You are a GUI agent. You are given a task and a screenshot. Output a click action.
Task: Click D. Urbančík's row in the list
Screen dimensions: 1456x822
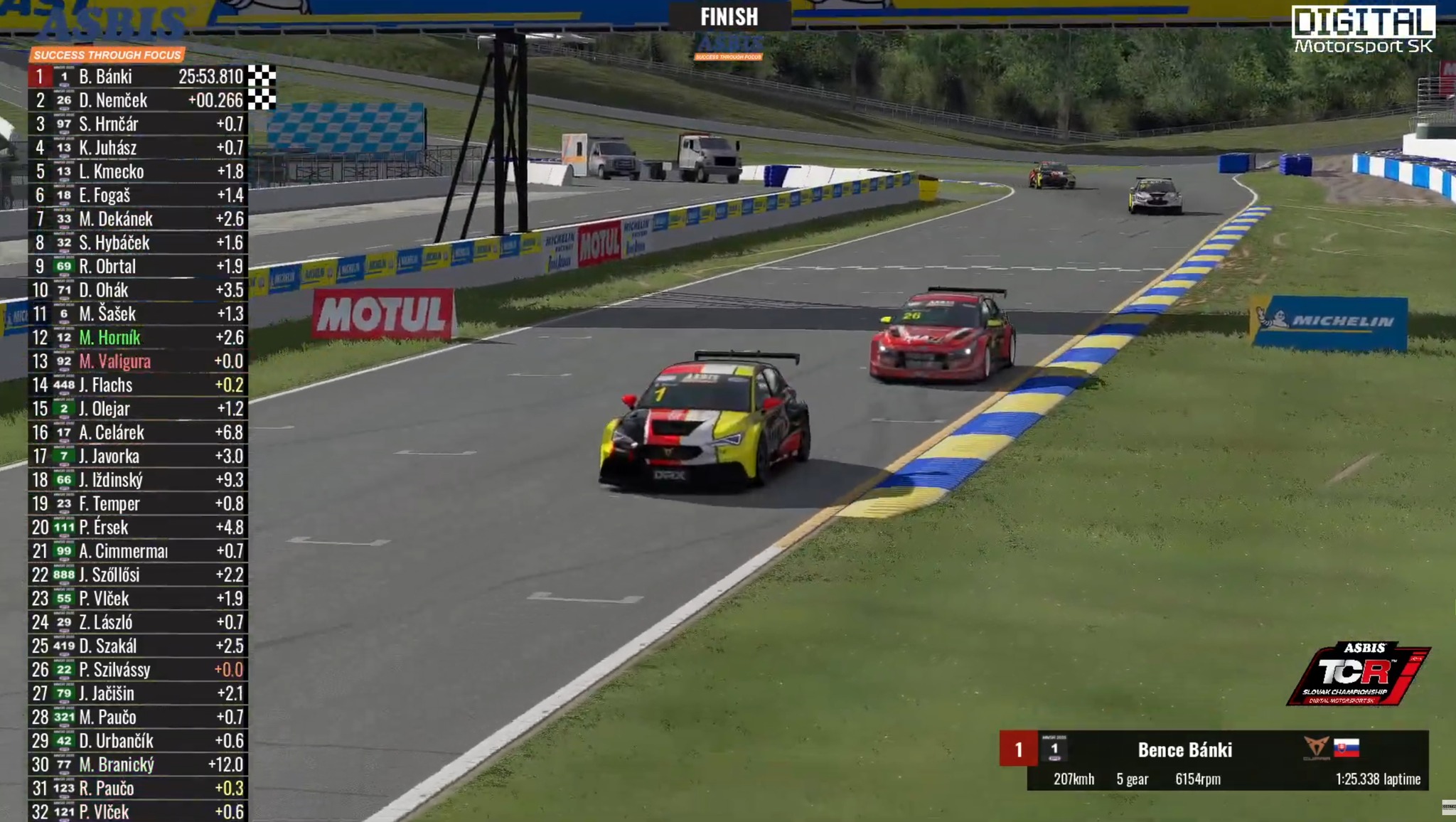tap(117, 741)
